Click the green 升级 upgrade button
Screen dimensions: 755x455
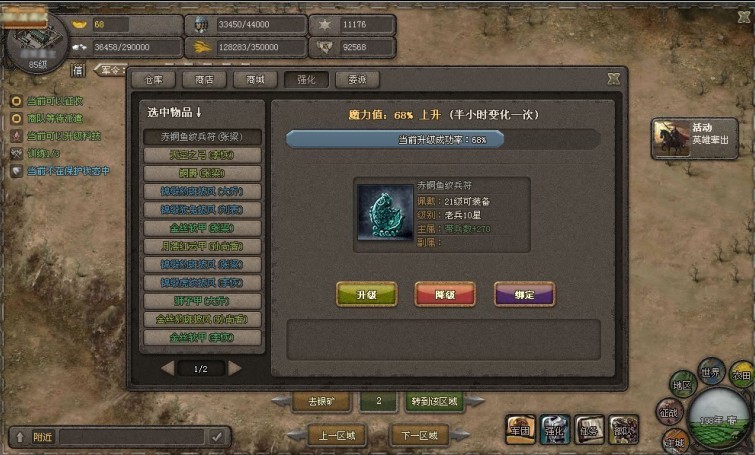point(366,294)
